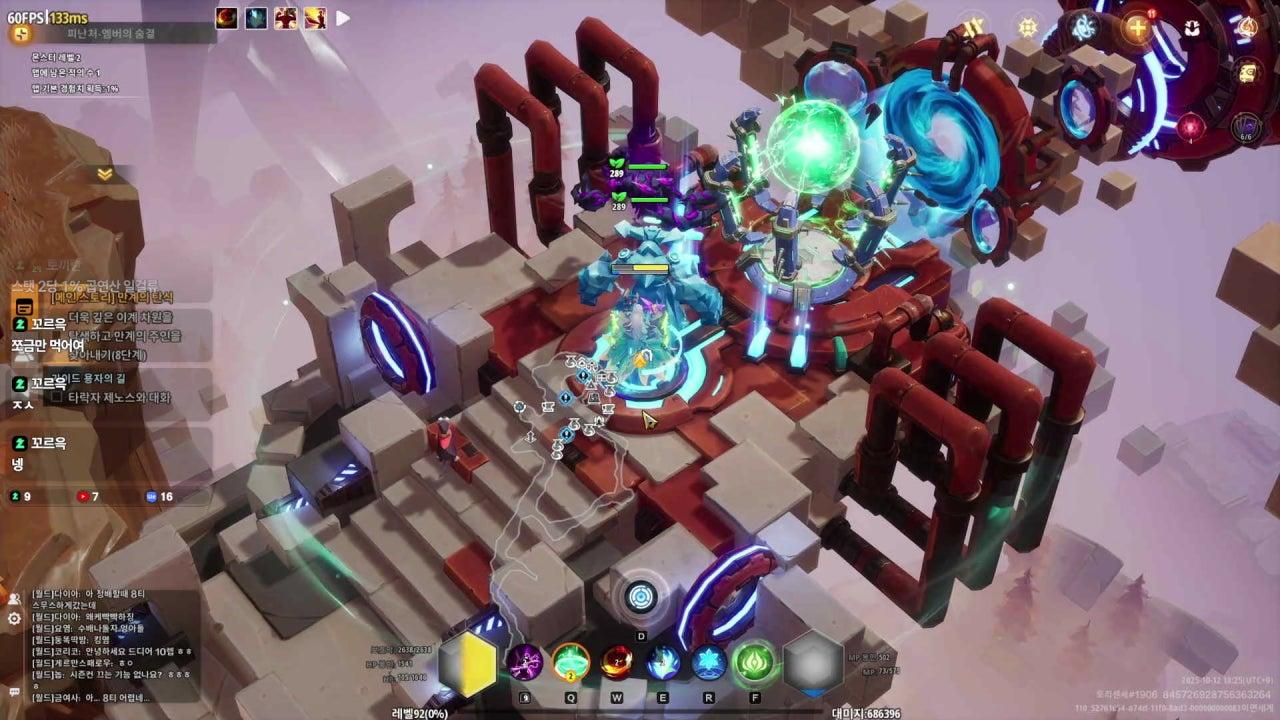1280x720 pixels.
Task: Open the yellow scroll icon
Action: coord(1247,72)
